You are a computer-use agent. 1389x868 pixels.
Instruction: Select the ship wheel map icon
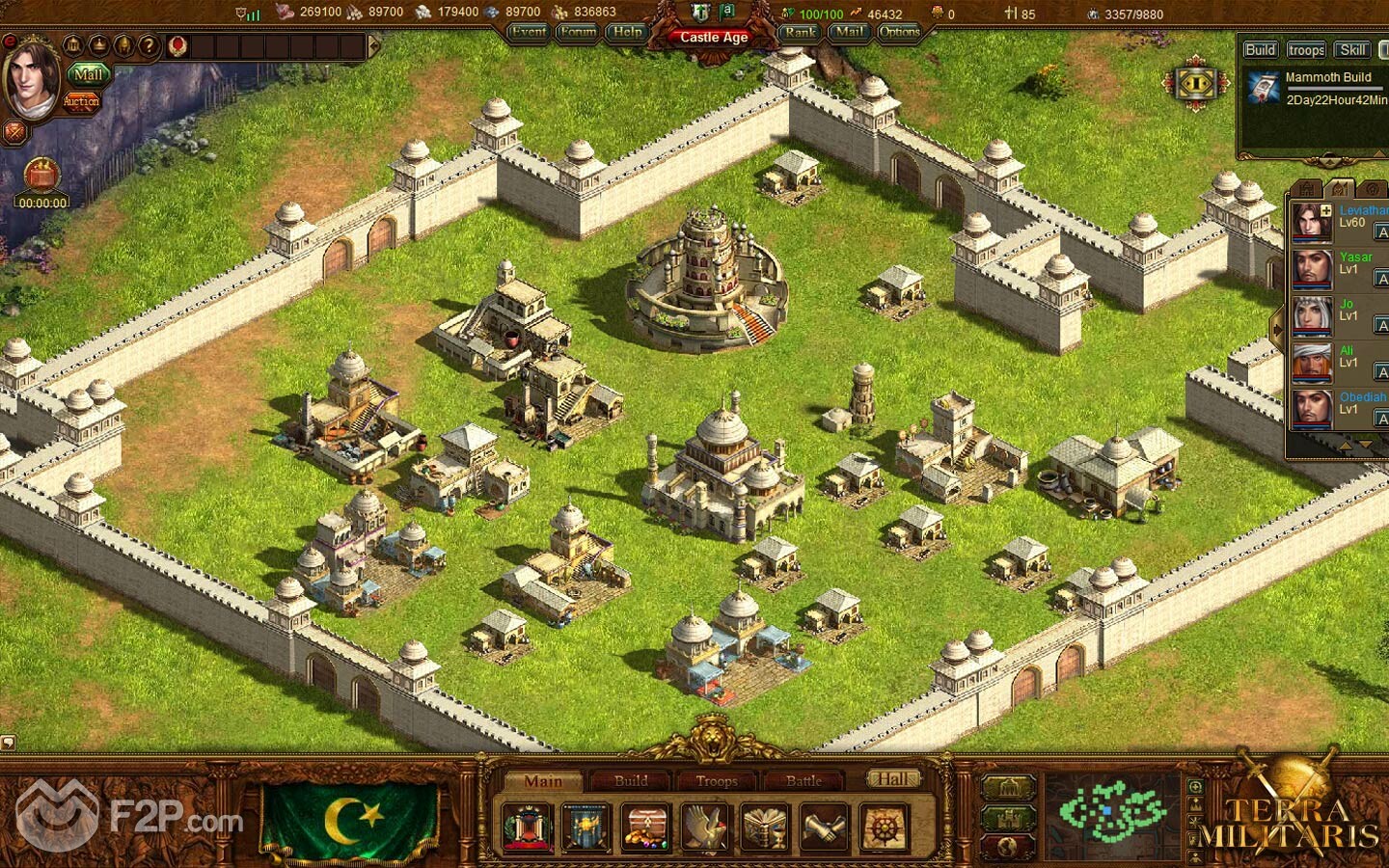[884, 827]
